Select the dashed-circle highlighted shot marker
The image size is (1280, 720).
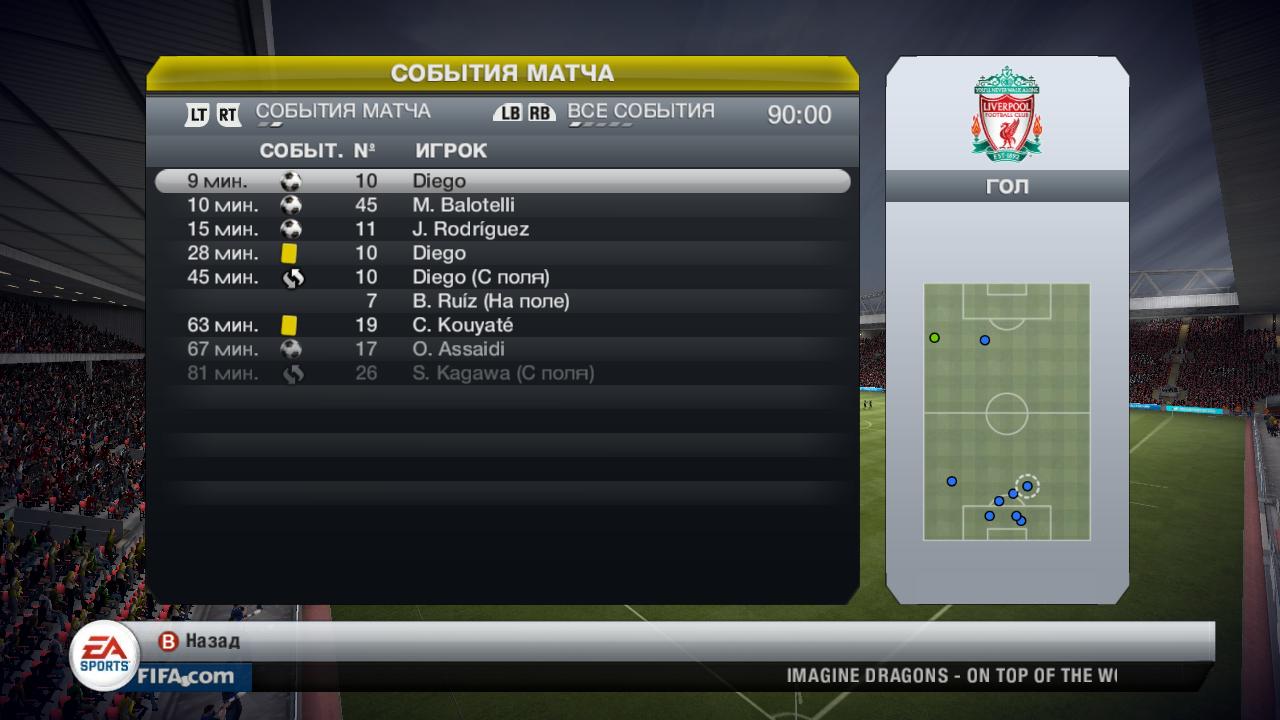[1027, 486]
